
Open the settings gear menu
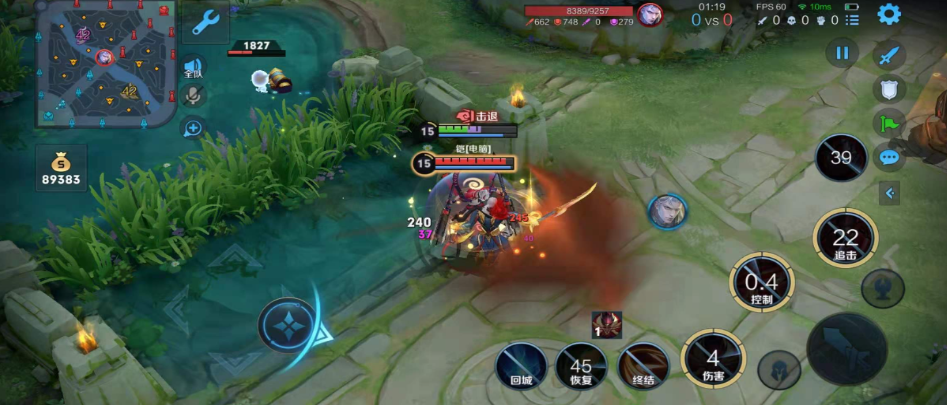888,14
